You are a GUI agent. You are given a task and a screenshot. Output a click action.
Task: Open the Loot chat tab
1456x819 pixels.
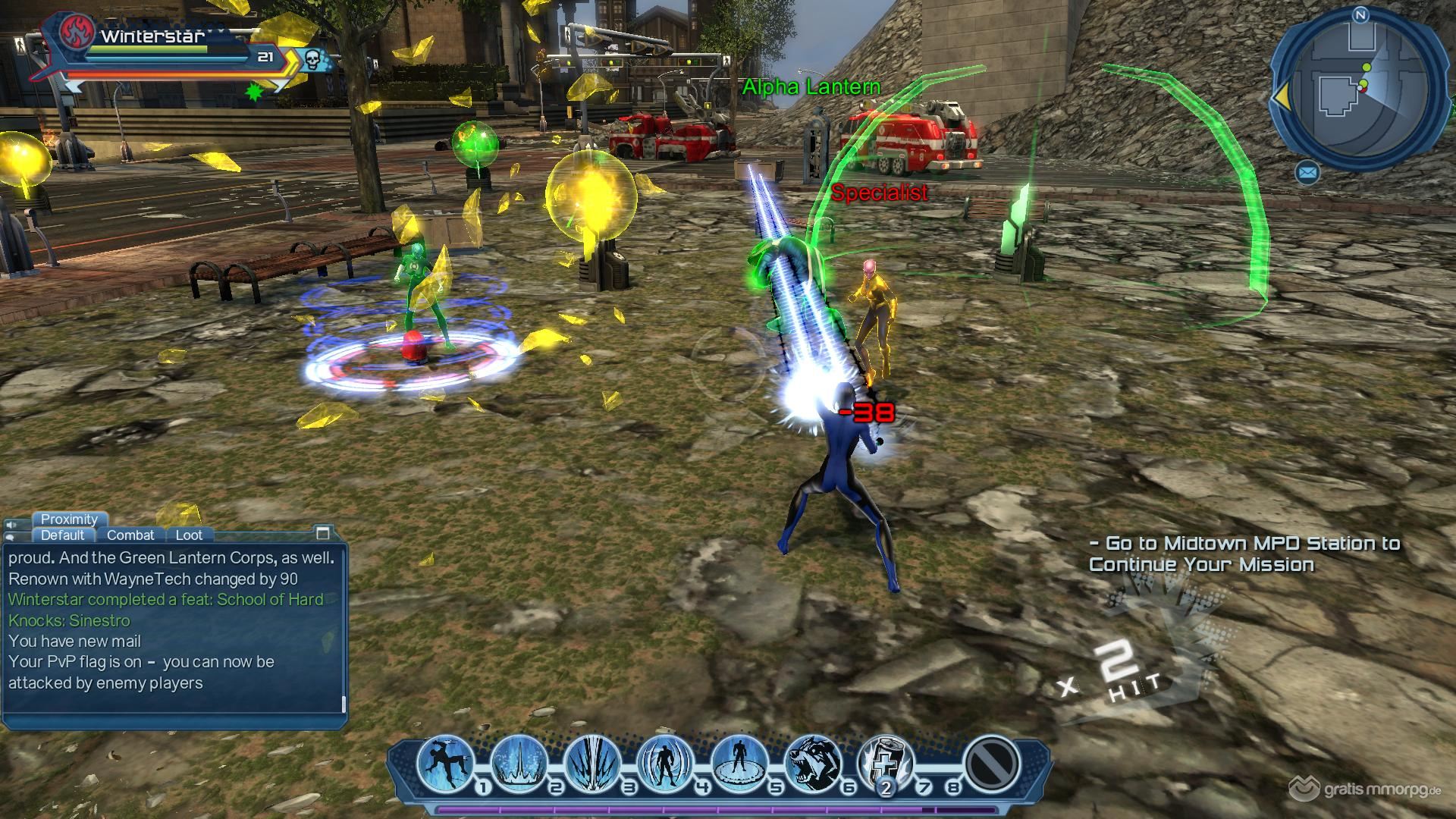[x=189, y=535]
